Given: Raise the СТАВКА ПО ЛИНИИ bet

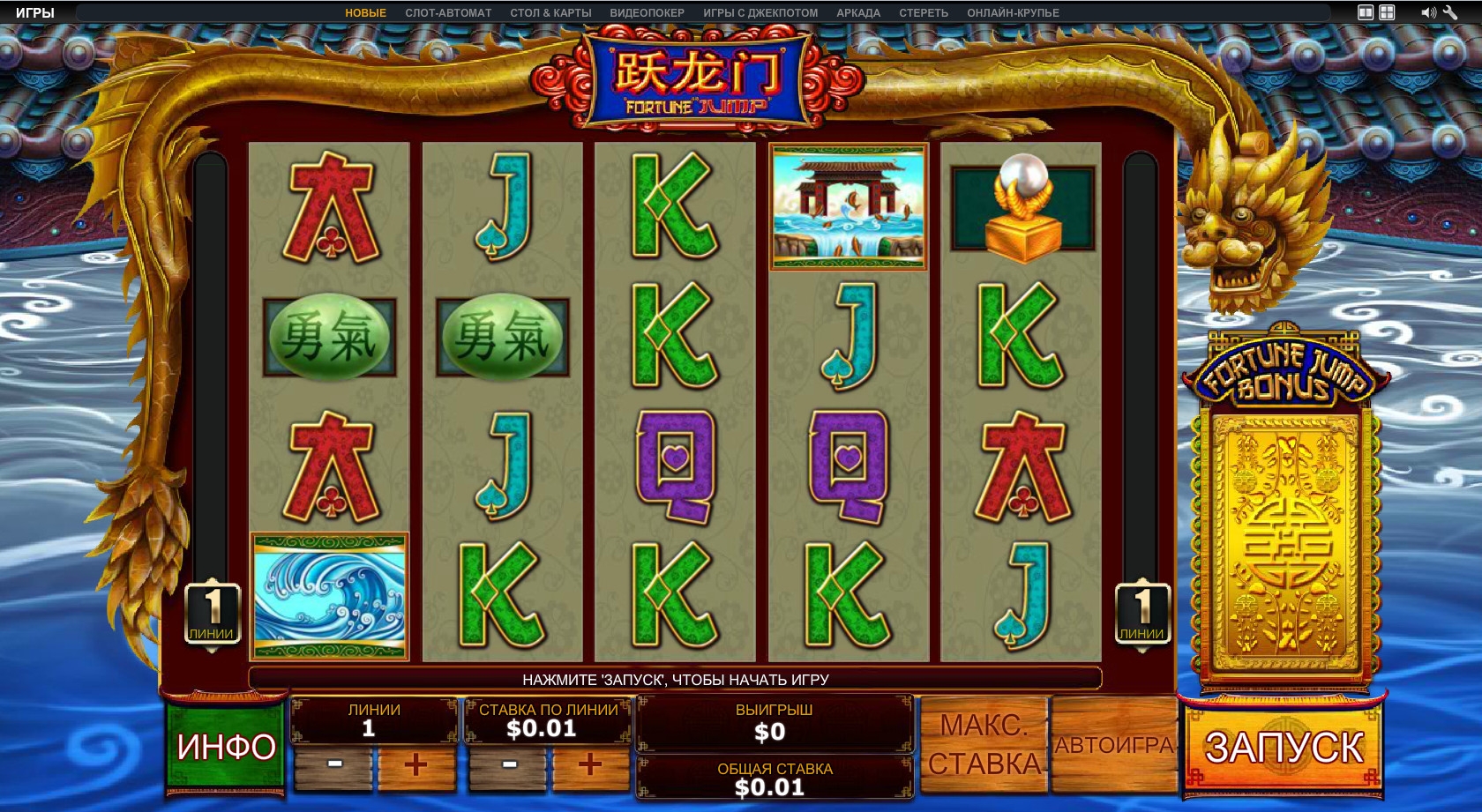Looking at the screenshot, I should (x=590, y=764).
